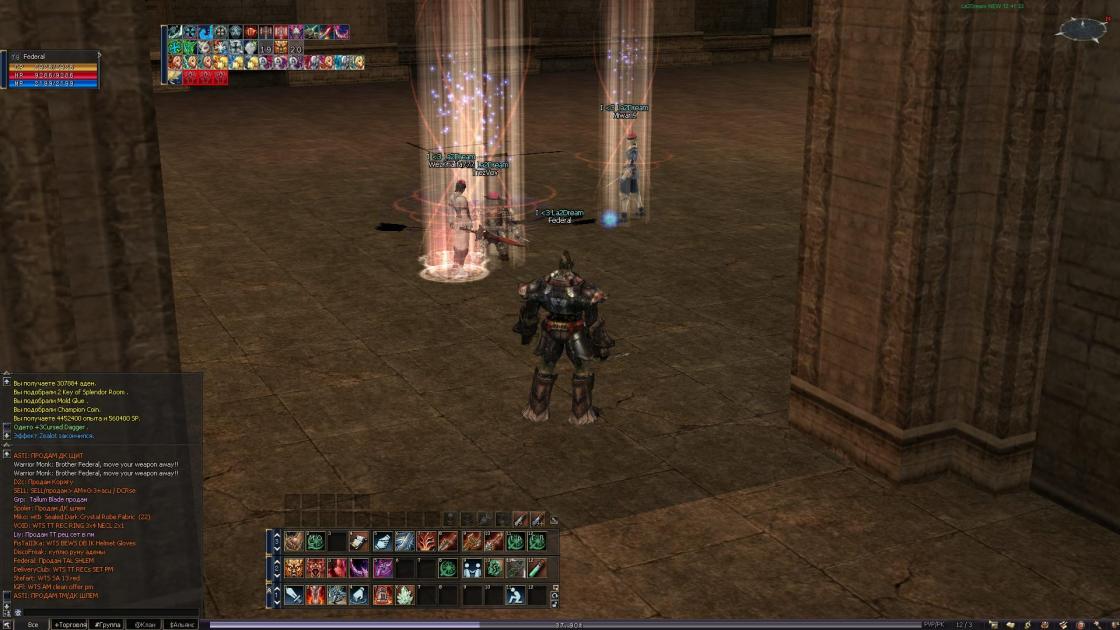
Task: Cast the purple lightning skill
Action: tap(359, 568)
